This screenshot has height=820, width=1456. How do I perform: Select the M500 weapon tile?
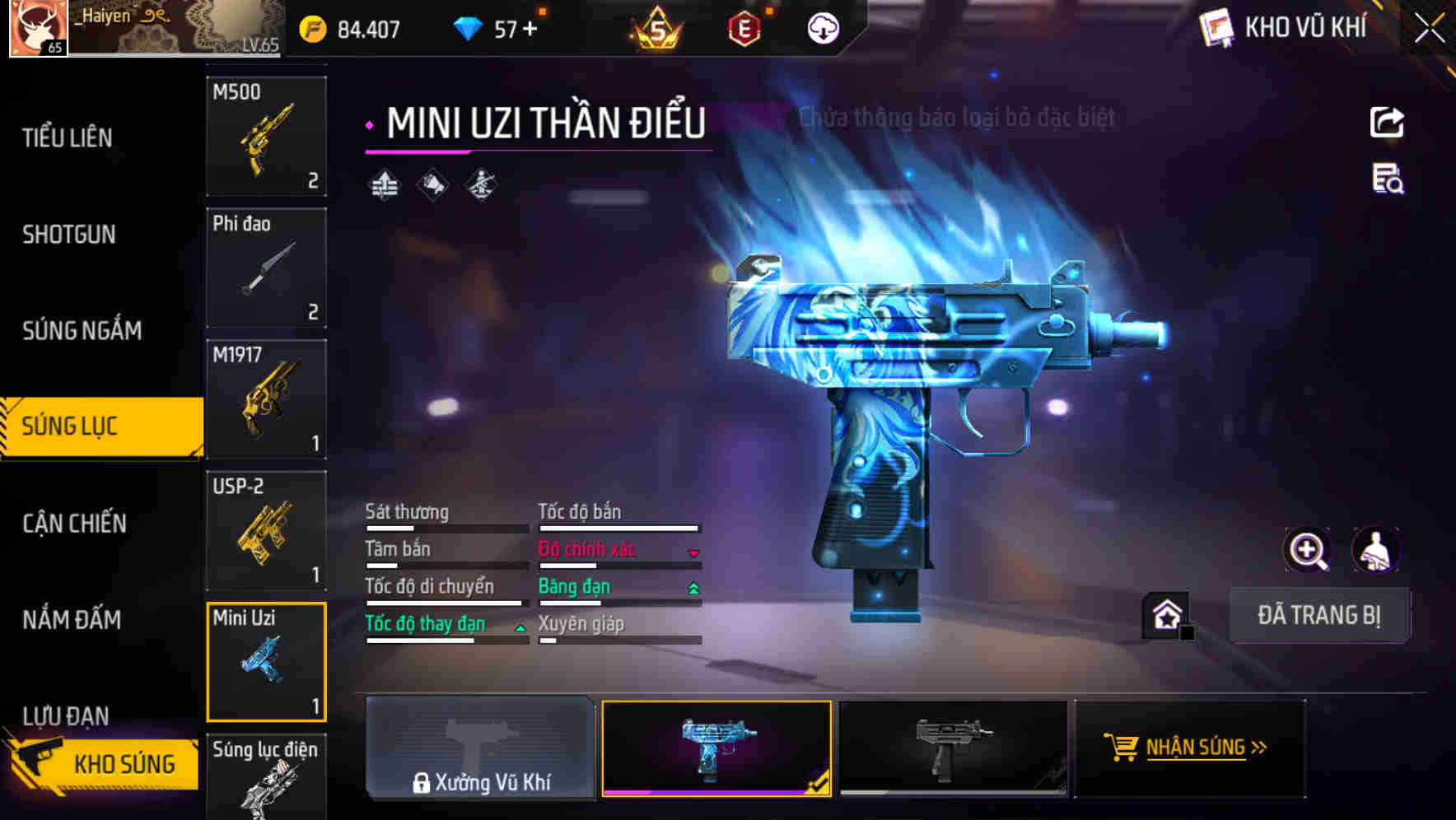coord(266,136)
